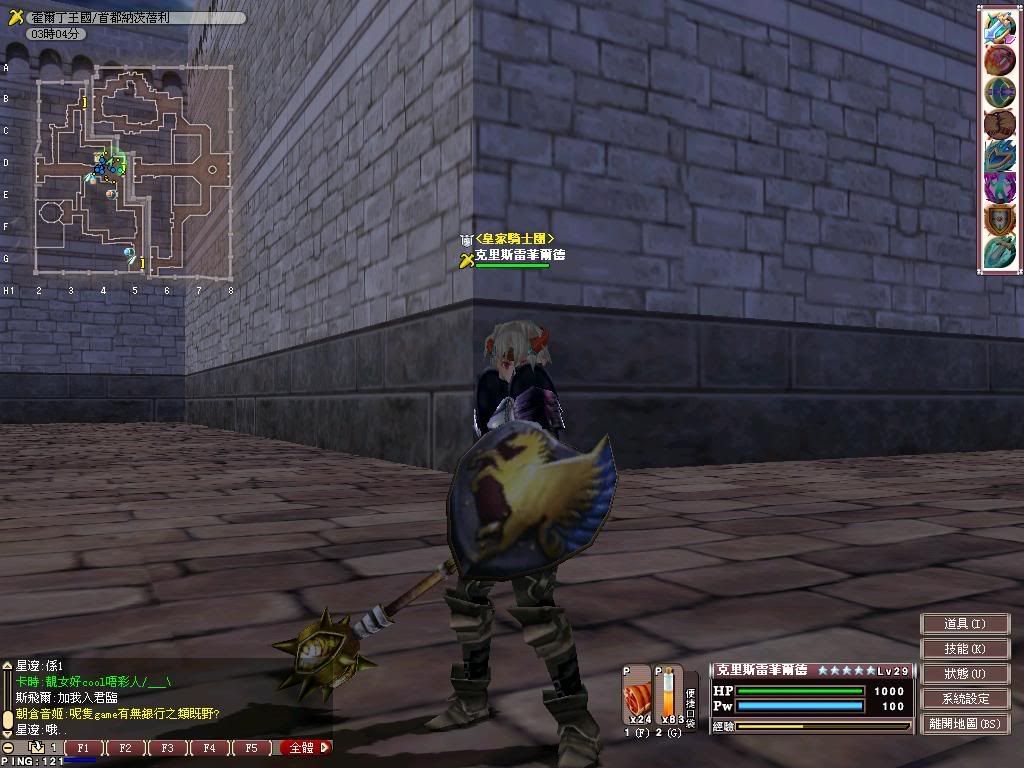Select the F5 chat shortcut button
The width and height of the screenshot is (1024, 768).
(251, 747)
